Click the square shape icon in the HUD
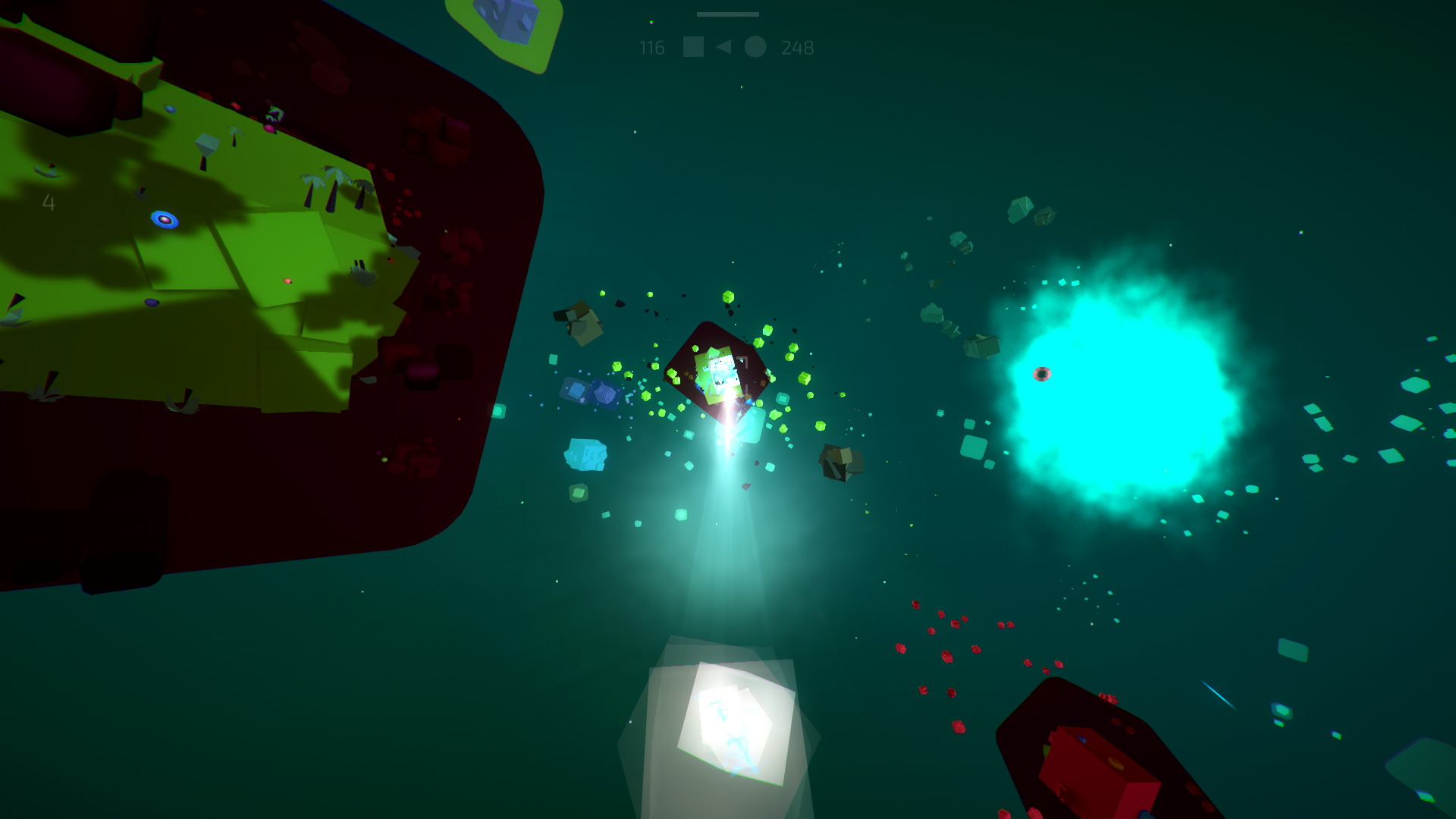This screenshot has height=819, width=1456. (x=693, y=47)
